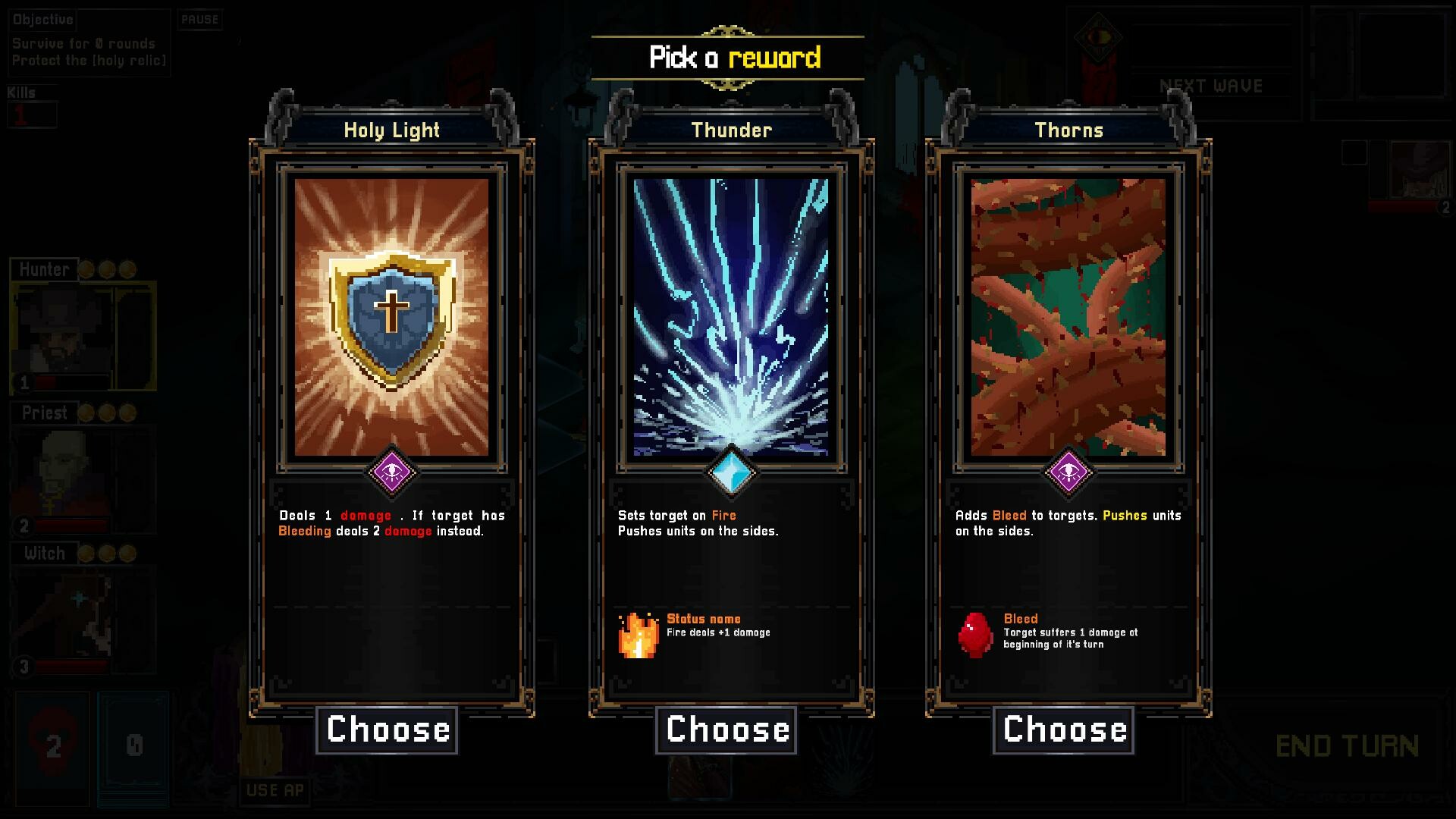This screenshot has width=1456, height=819.
Task: Toggle the middle coin on Priest's panel
Action: click(x=108, y=413)
